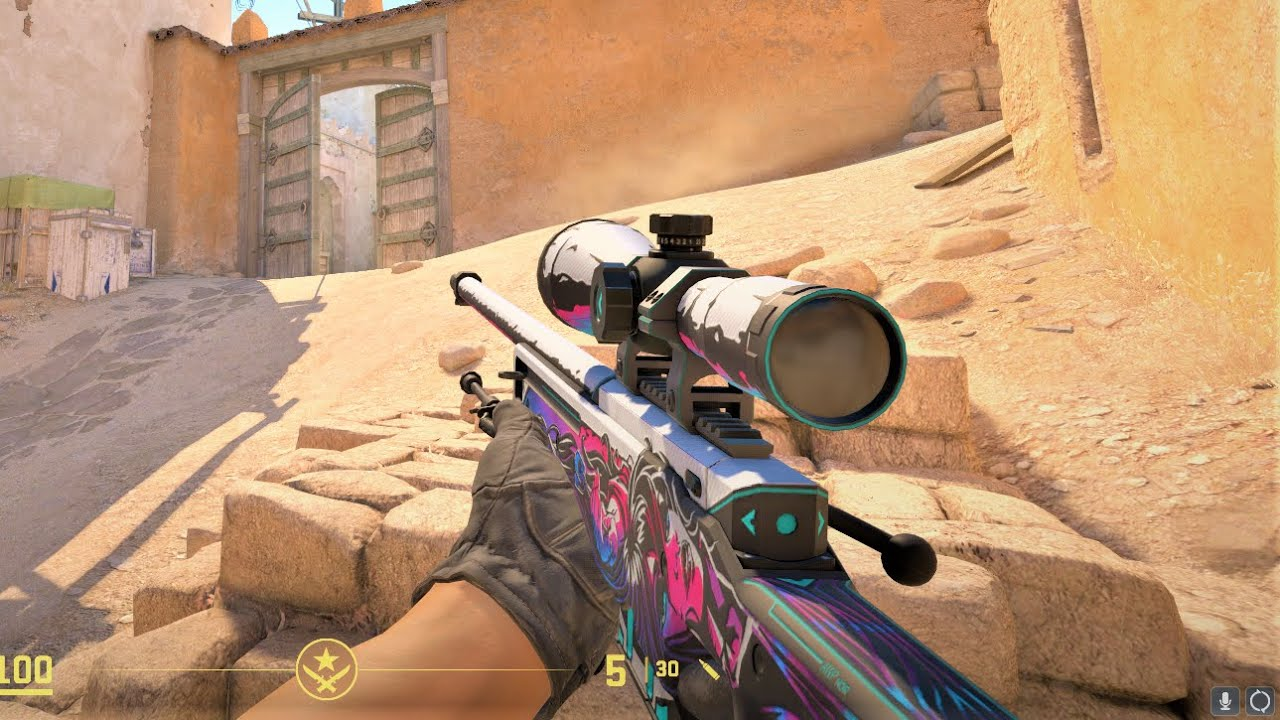The image size is (1280, 720).
Task: Click the circular arrows refresh icon
Action: [1258, 699]
